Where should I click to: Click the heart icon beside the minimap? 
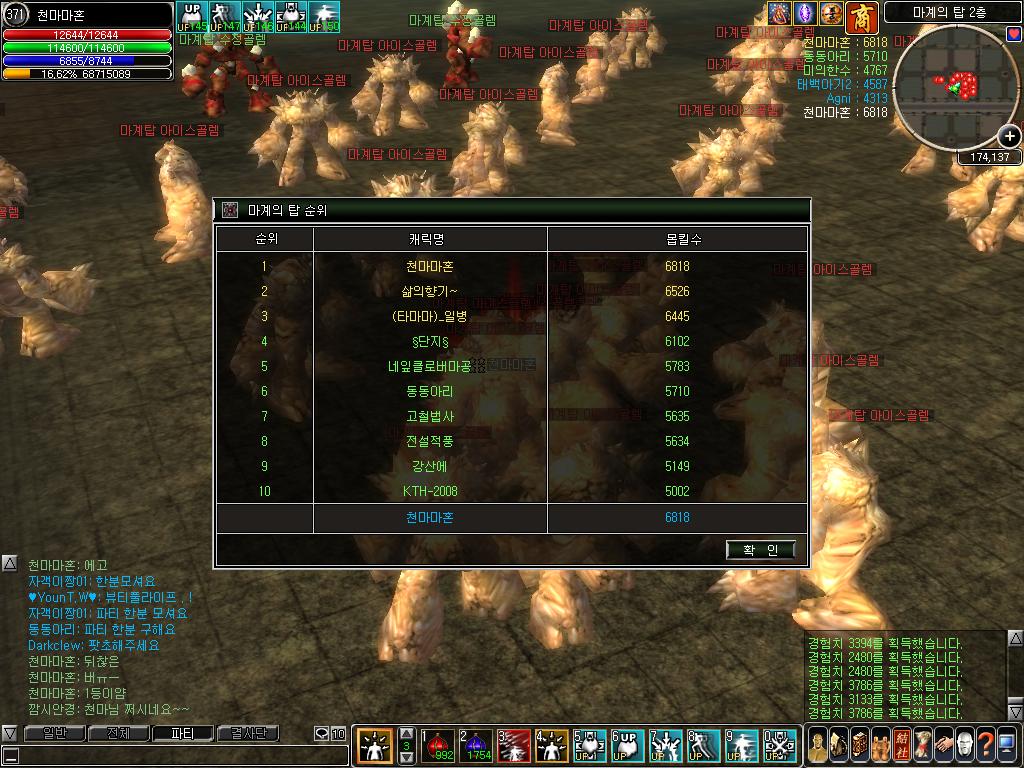tap(1014, 34)
